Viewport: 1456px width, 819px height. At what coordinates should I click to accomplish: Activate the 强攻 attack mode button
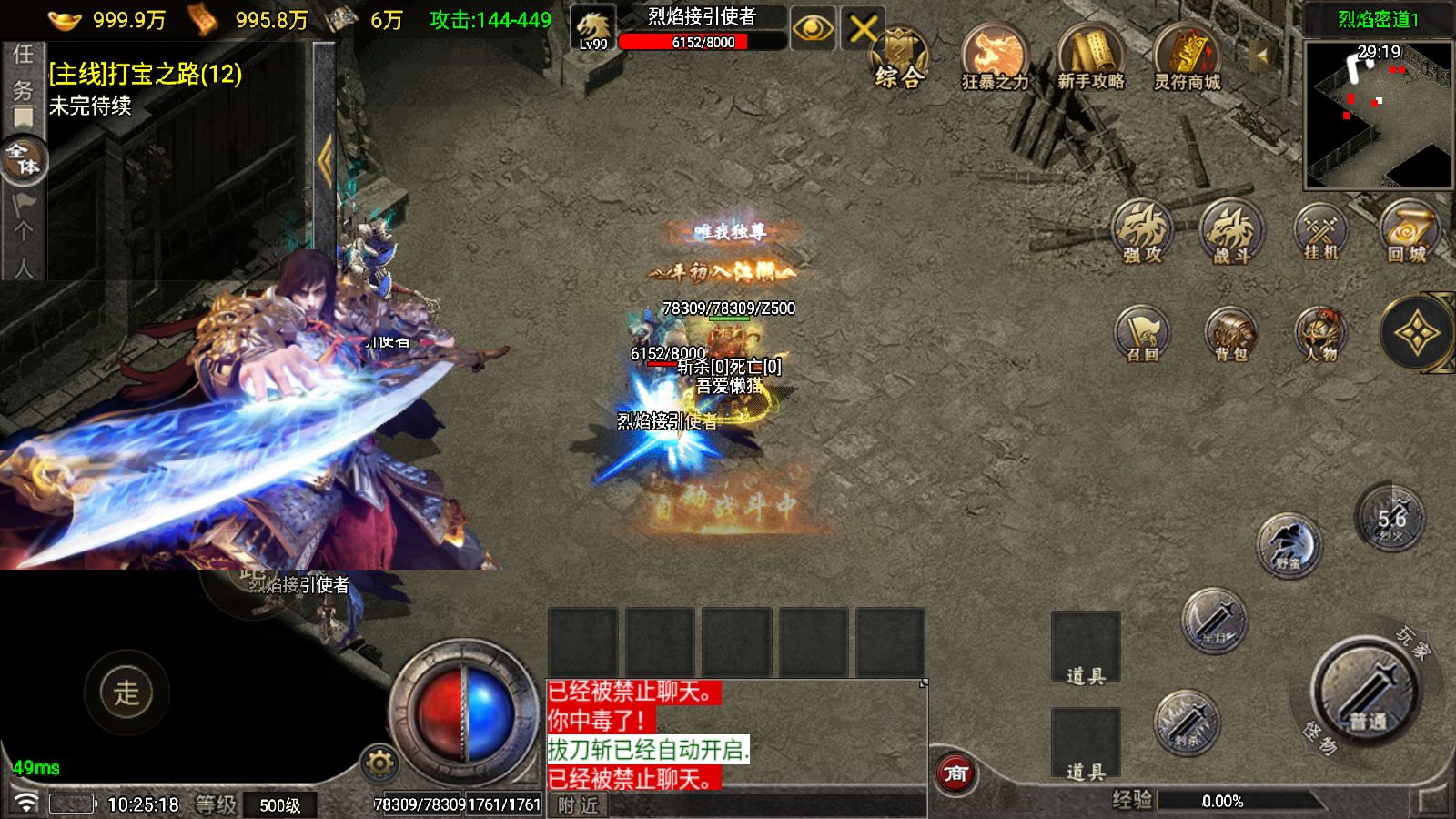tap(1143, 232)
